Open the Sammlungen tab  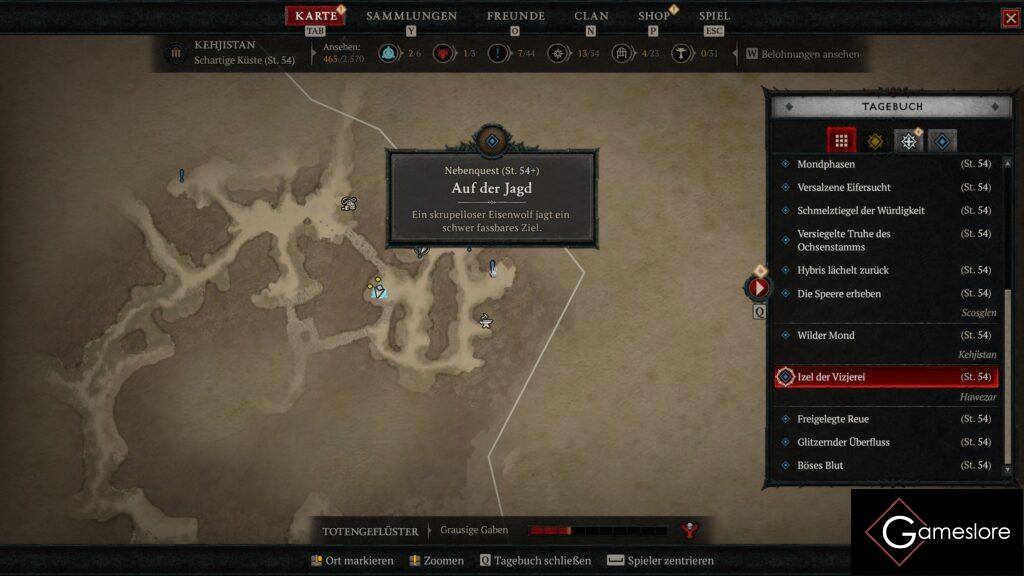click(411, 16)
